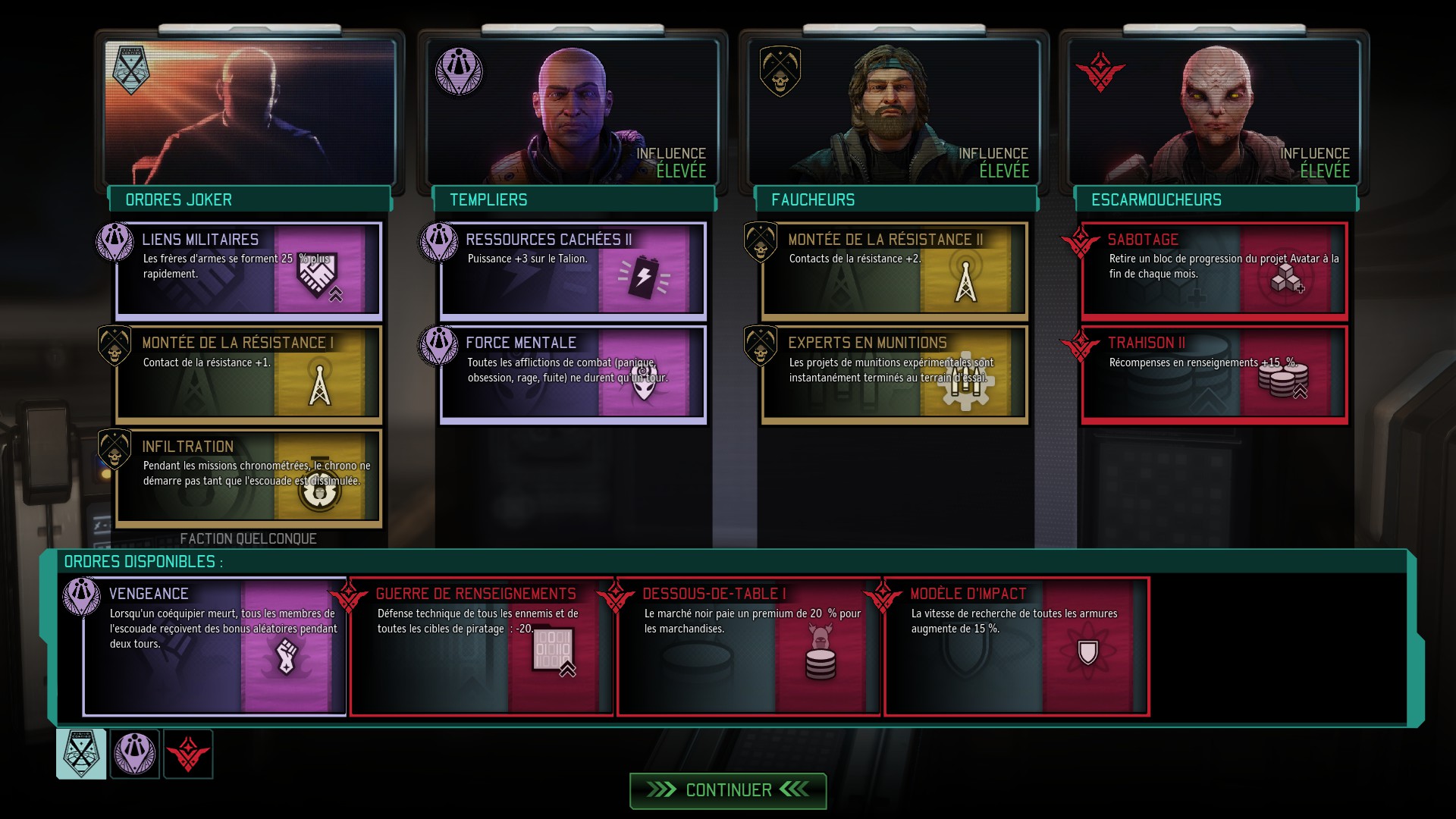Select the available Vengeance order card

215,646
